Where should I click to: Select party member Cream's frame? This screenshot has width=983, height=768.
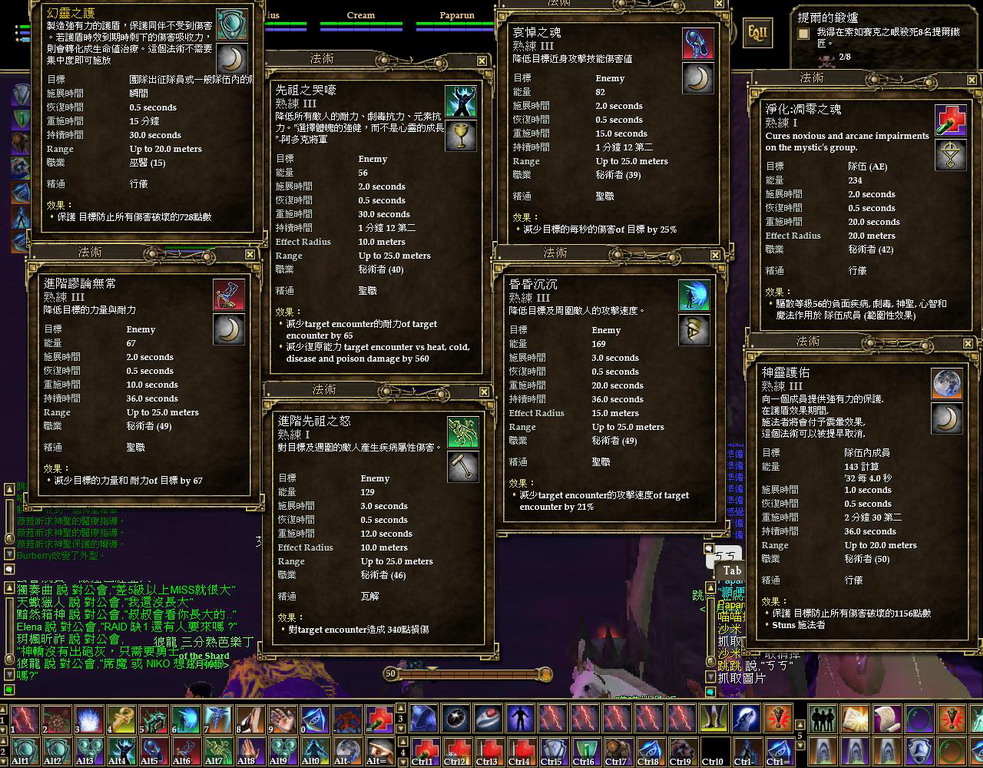(x=360, y=16)
